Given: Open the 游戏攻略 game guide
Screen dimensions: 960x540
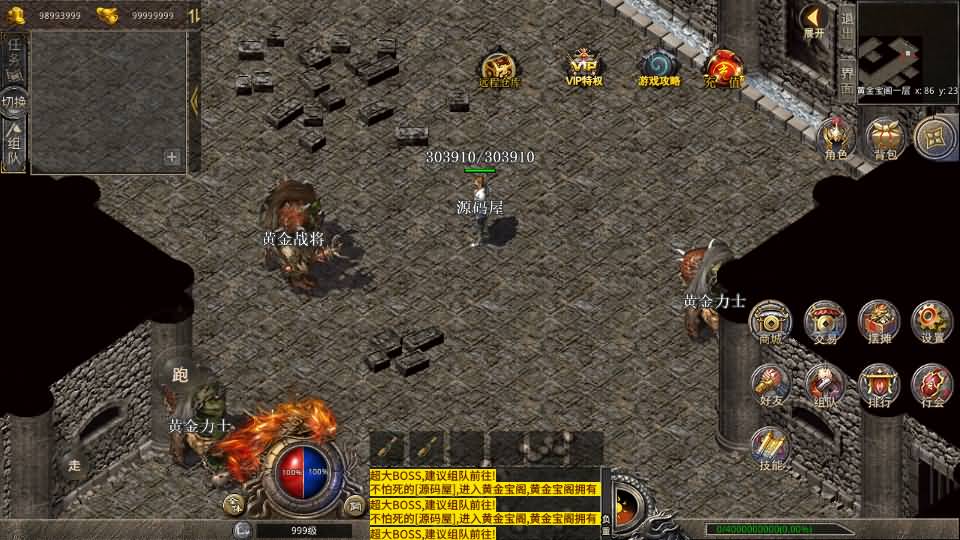Looking at the screenshot, I should tap(659, 67).
